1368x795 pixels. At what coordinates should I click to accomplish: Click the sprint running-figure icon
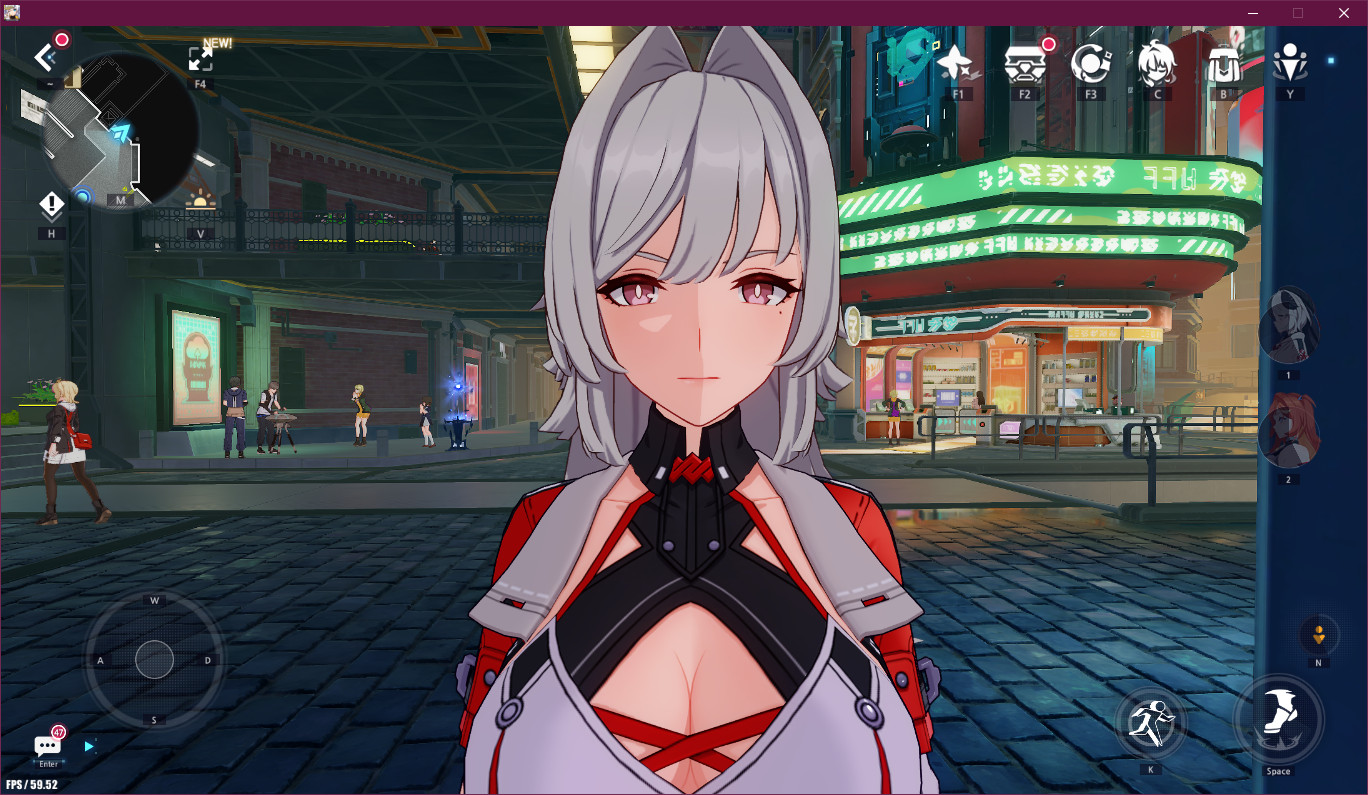[1152, 721]
